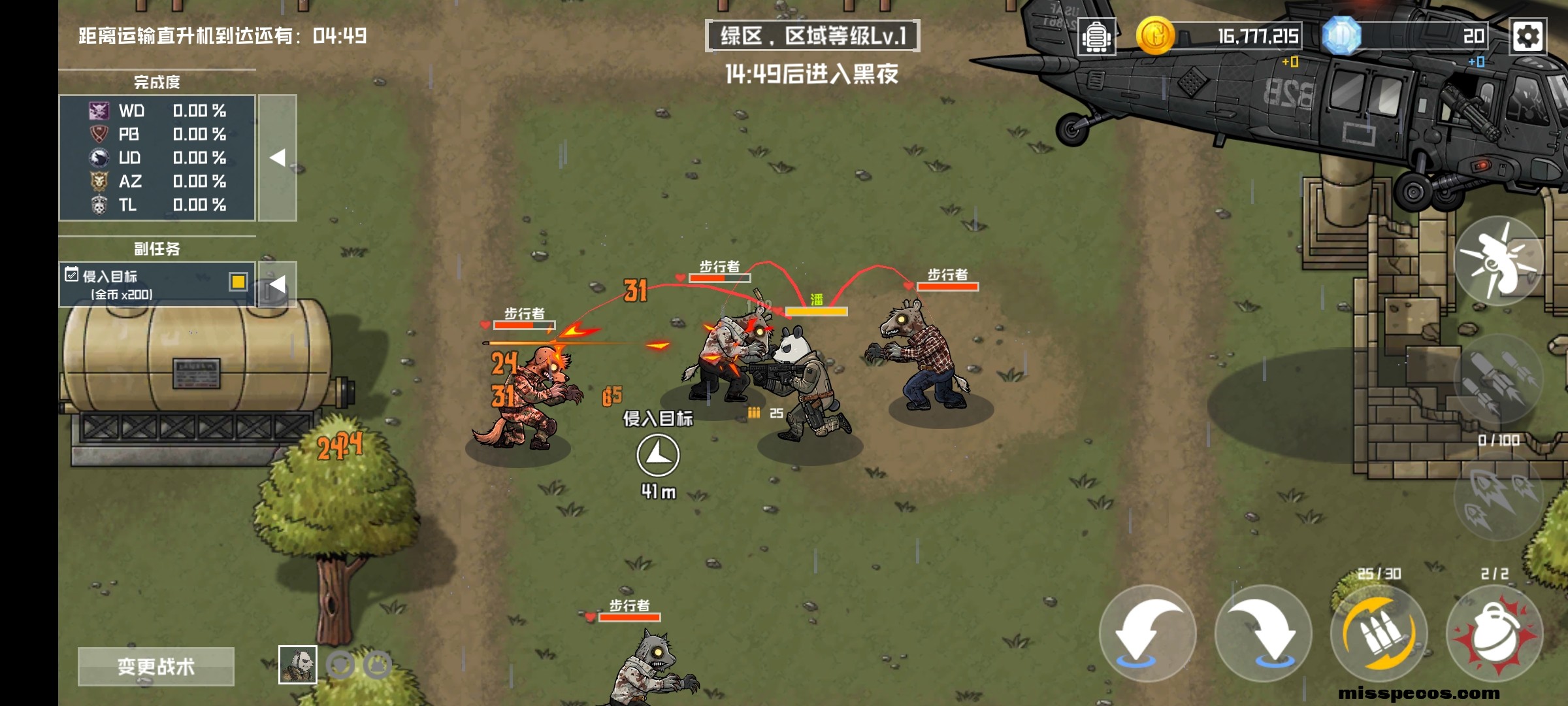1568x706 pixels.
Task: Throw a grenade with the grenade button
Action: 1495,633
